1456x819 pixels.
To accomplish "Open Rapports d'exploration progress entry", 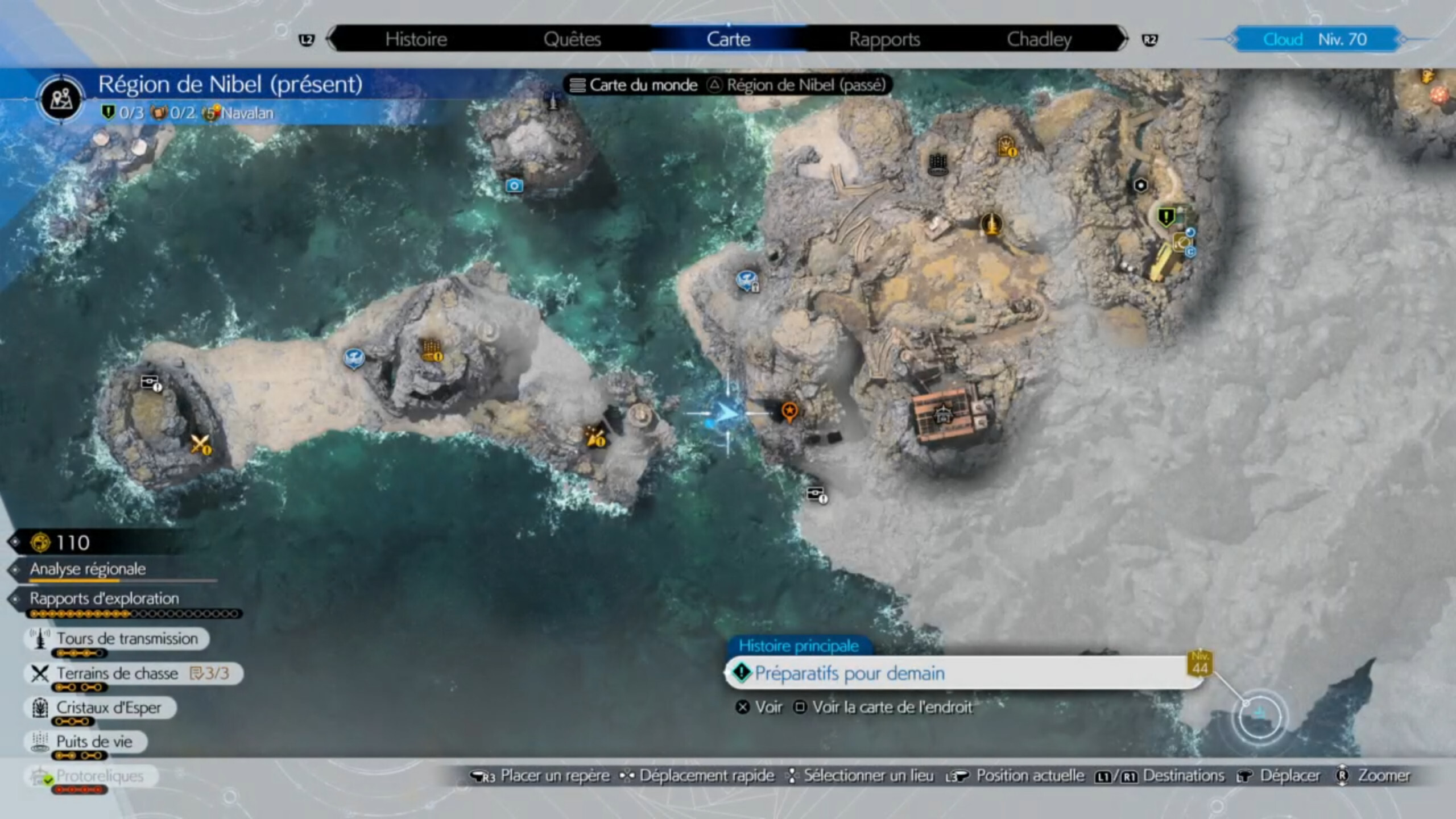I will coord(104,598).
